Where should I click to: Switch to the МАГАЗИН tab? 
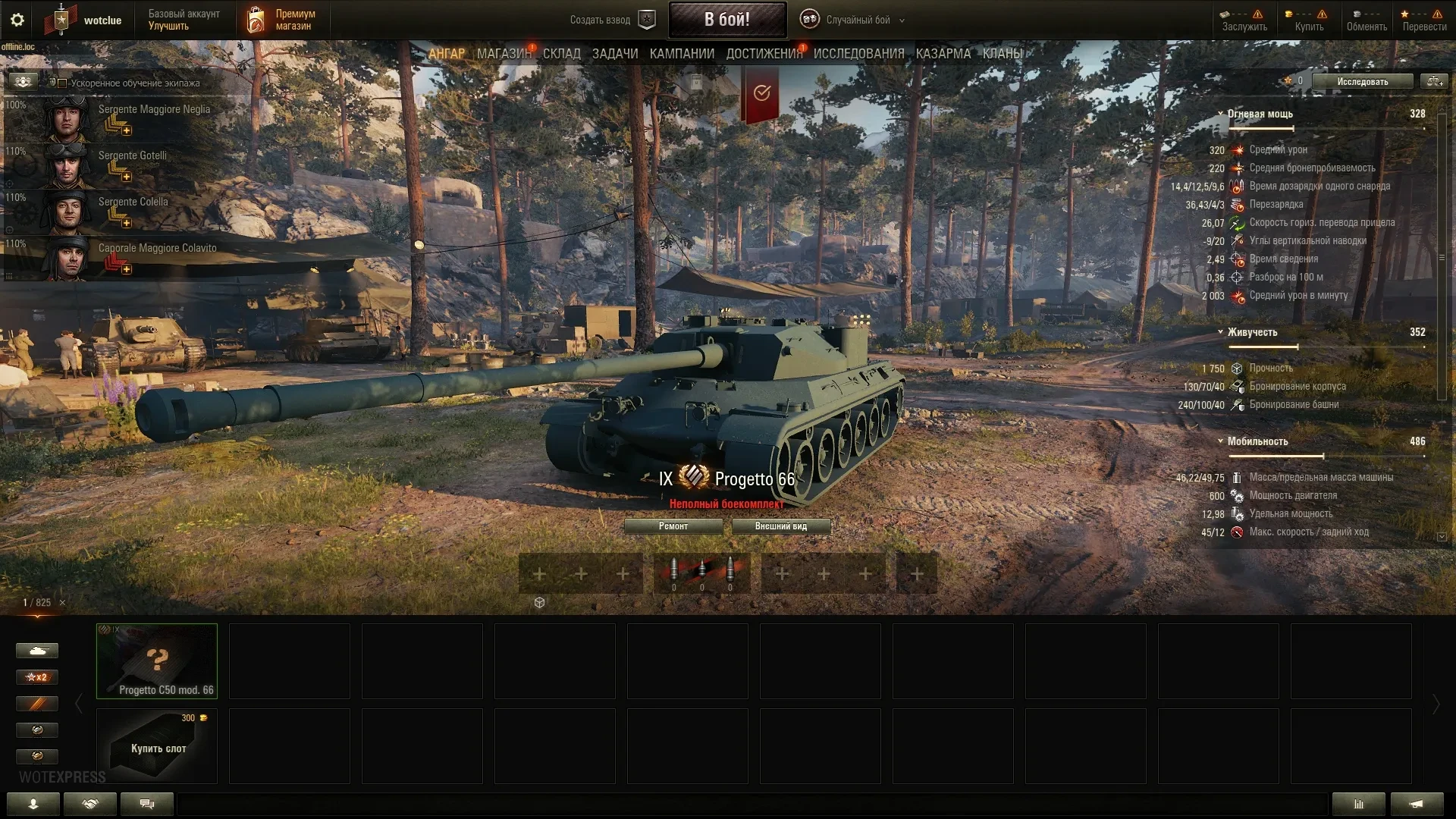pyautogui.click(x=504, y=54)
